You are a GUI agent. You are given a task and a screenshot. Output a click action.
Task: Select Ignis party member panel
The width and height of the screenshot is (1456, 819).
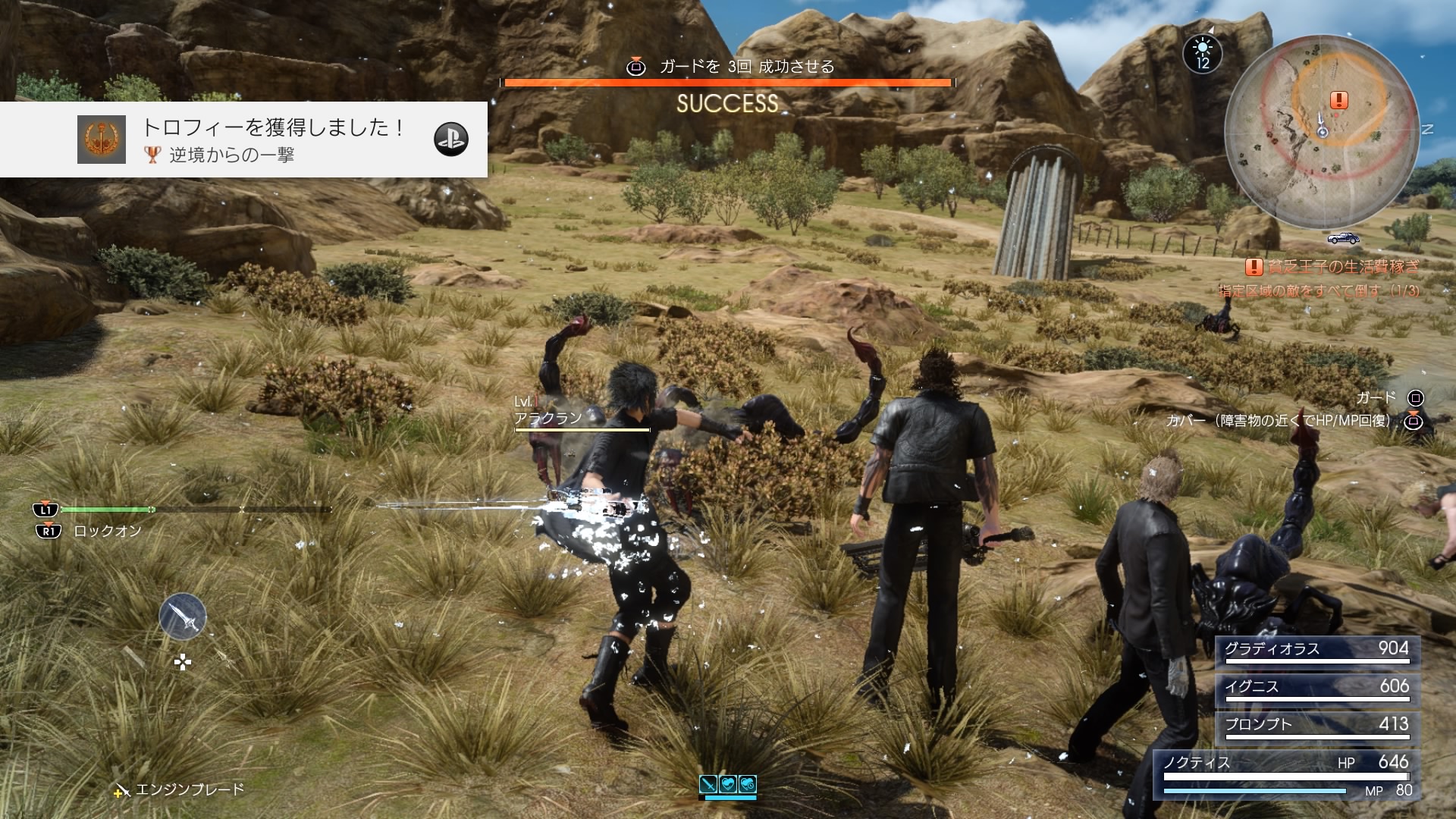1316,688
